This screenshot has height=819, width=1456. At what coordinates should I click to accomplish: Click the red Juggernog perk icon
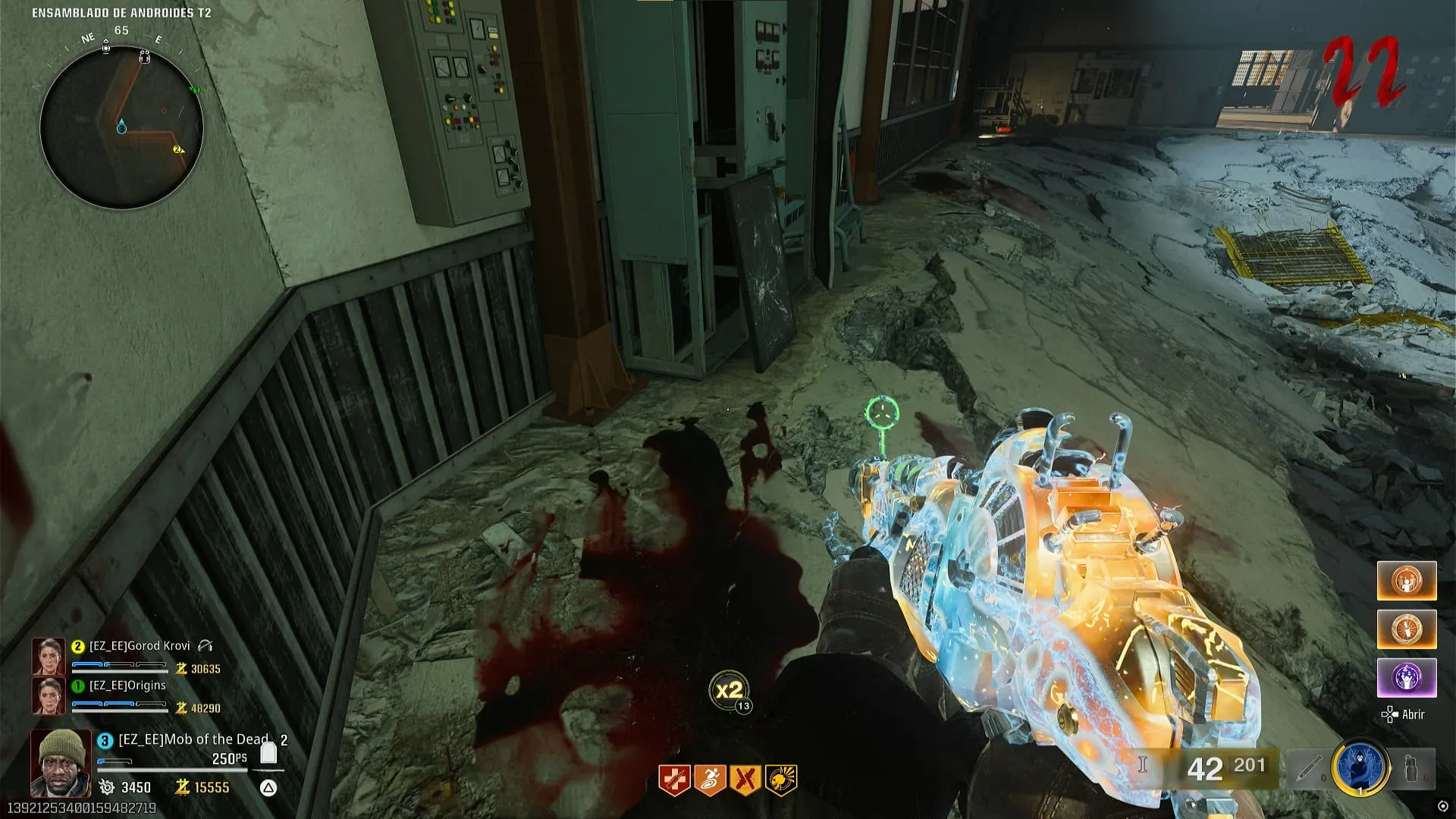tap(673, 780)
